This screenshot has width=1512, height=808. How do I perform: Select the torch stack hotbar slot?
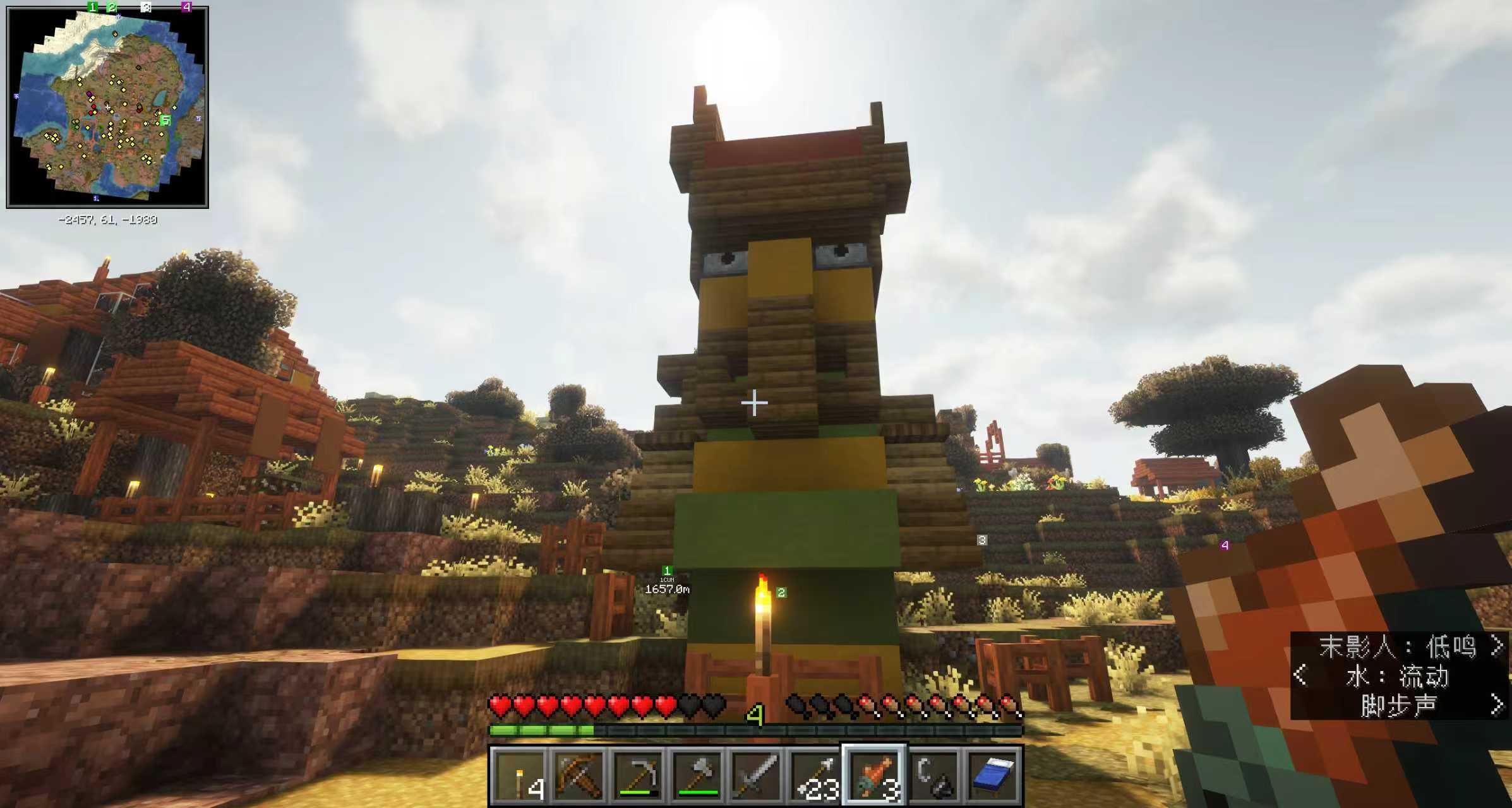[x=518, y=775]
